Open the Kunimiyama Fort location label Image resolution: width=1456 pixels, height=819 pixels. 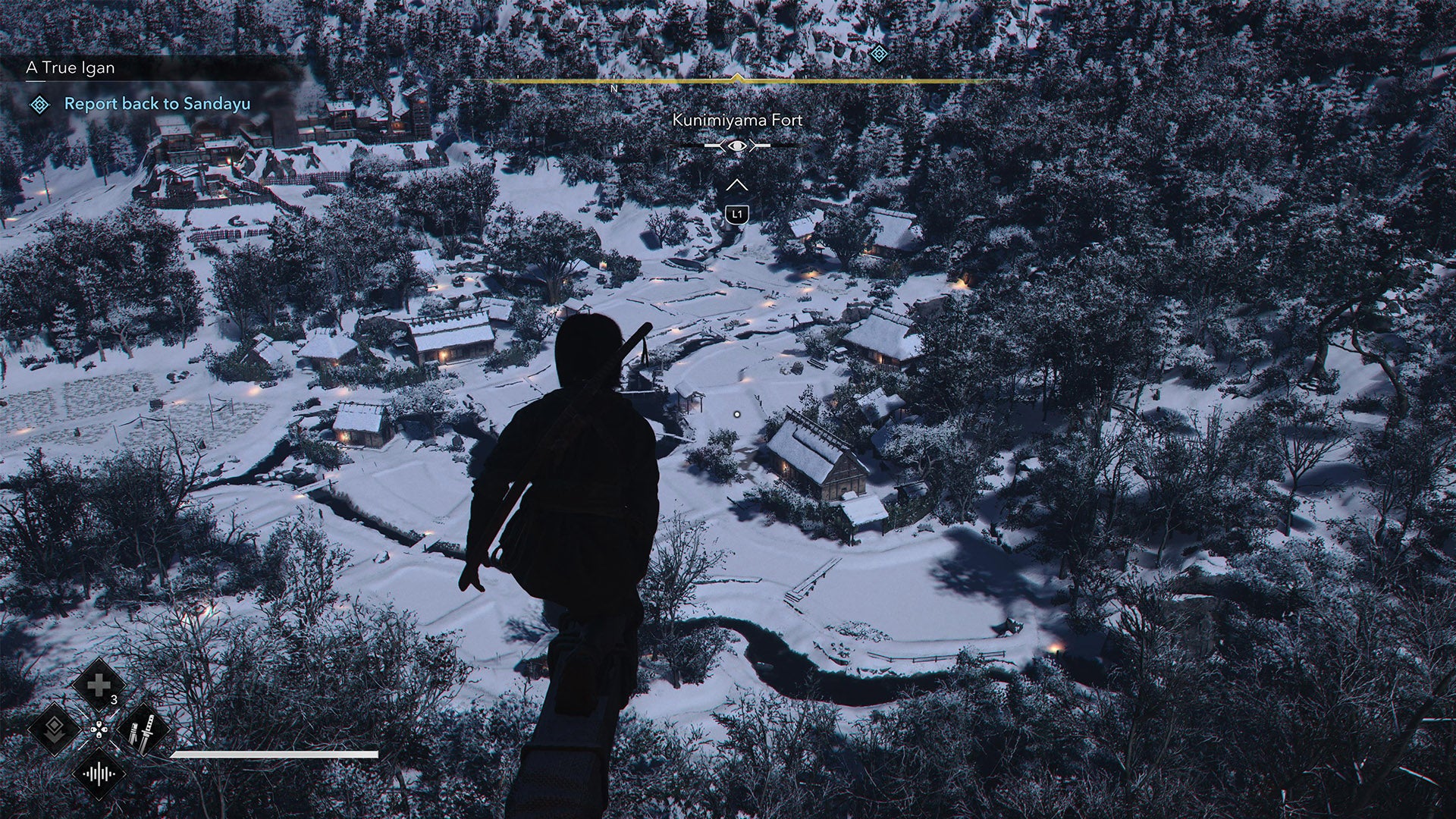(736, 119)
